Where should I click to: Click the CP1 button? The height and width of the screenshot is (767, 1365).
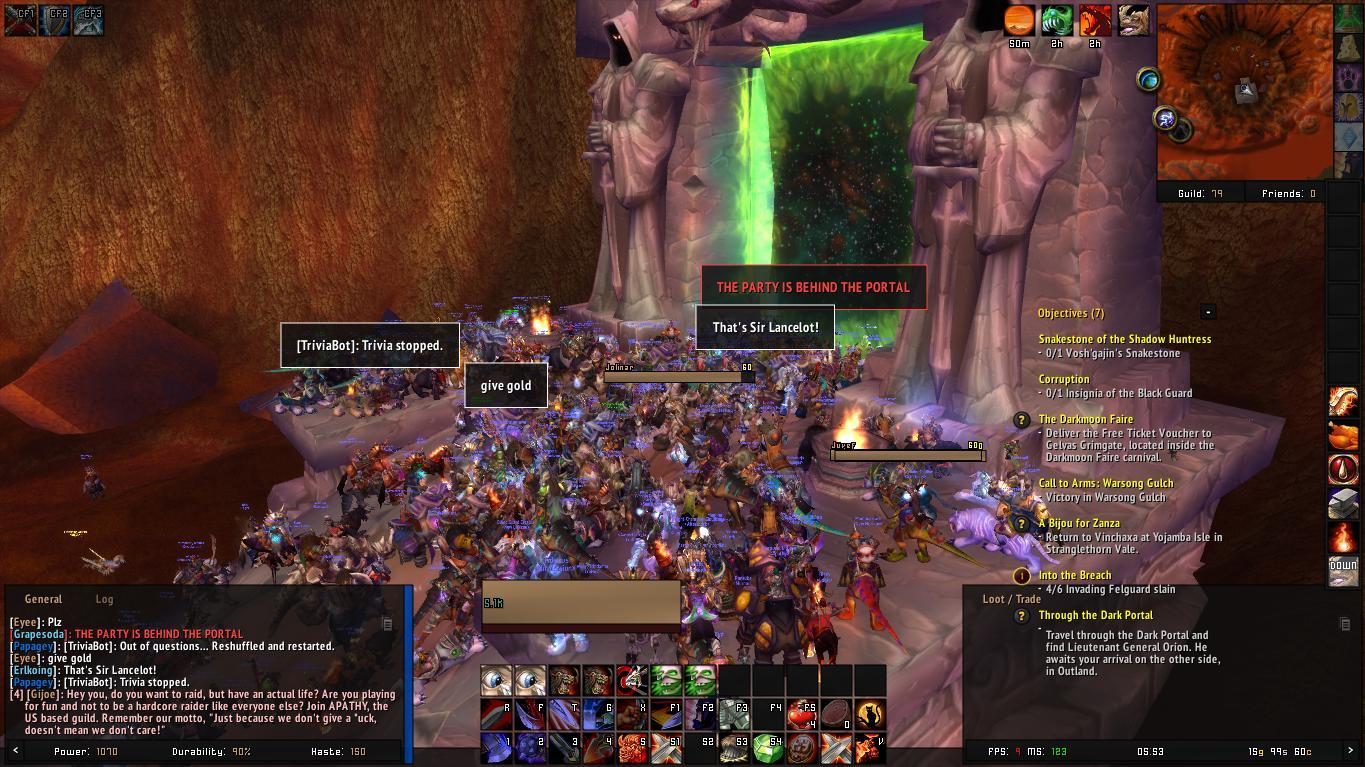coord(21,20)
